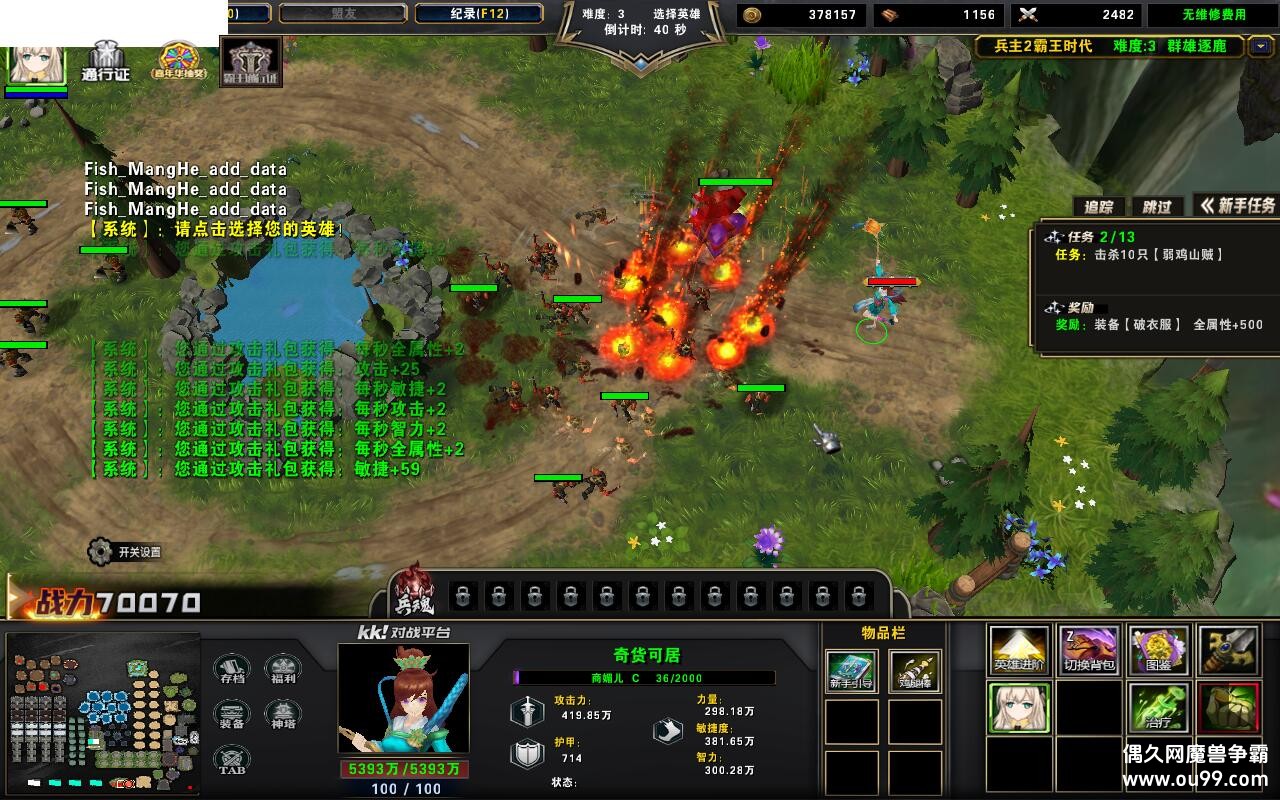Select the 鸡腿棒 drumstick item slot
This screenshot has width=1280, height=800.
pyautogui.click(x=915, y=672)
